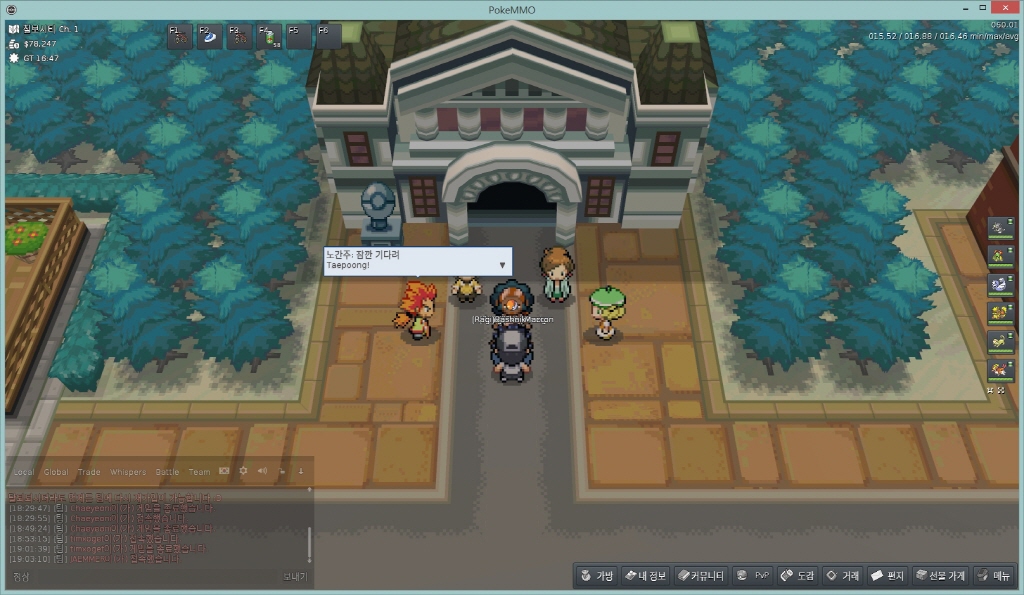The width and height of the screenshot is (1024, 595).
Task: Open the 도감 Pokédex
Action: (798, 576)
